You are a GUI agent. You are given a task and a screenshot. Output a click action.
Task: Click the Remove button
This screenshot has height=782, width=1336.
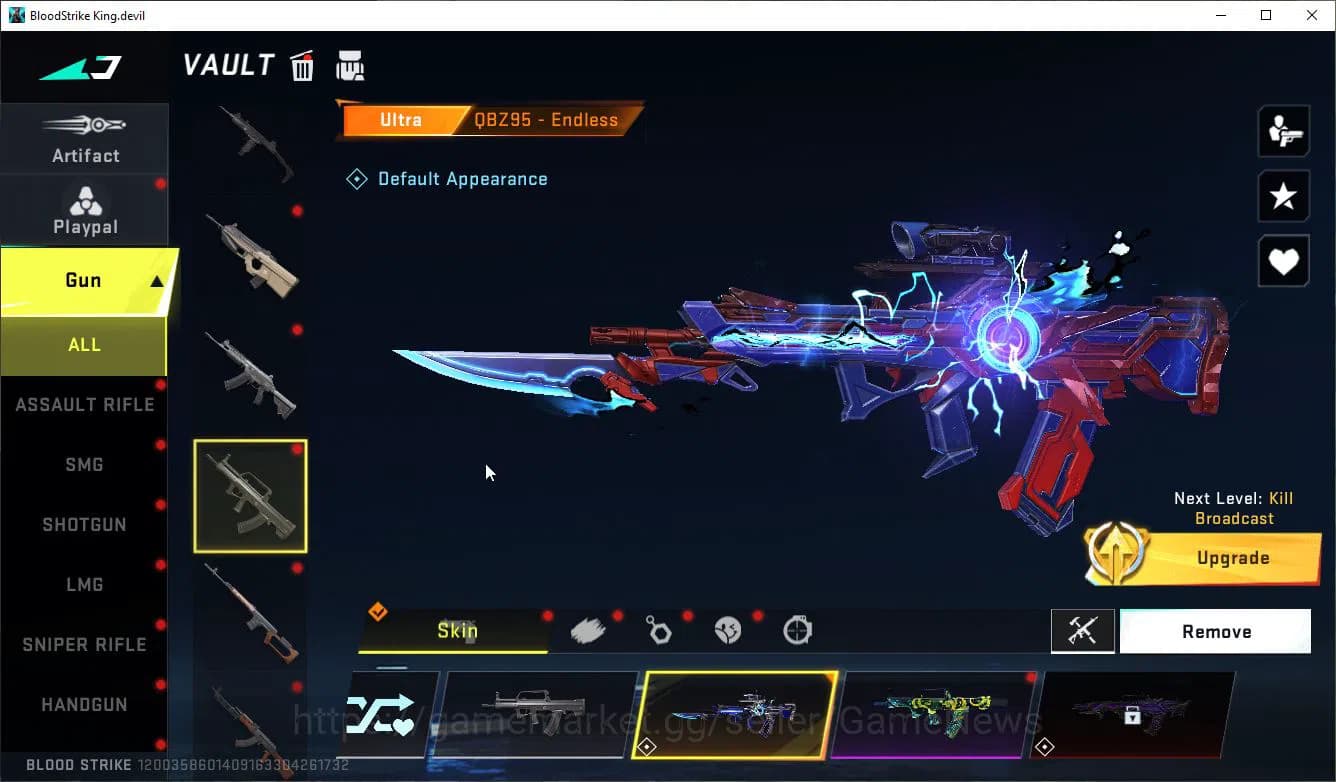[1216, 631]
